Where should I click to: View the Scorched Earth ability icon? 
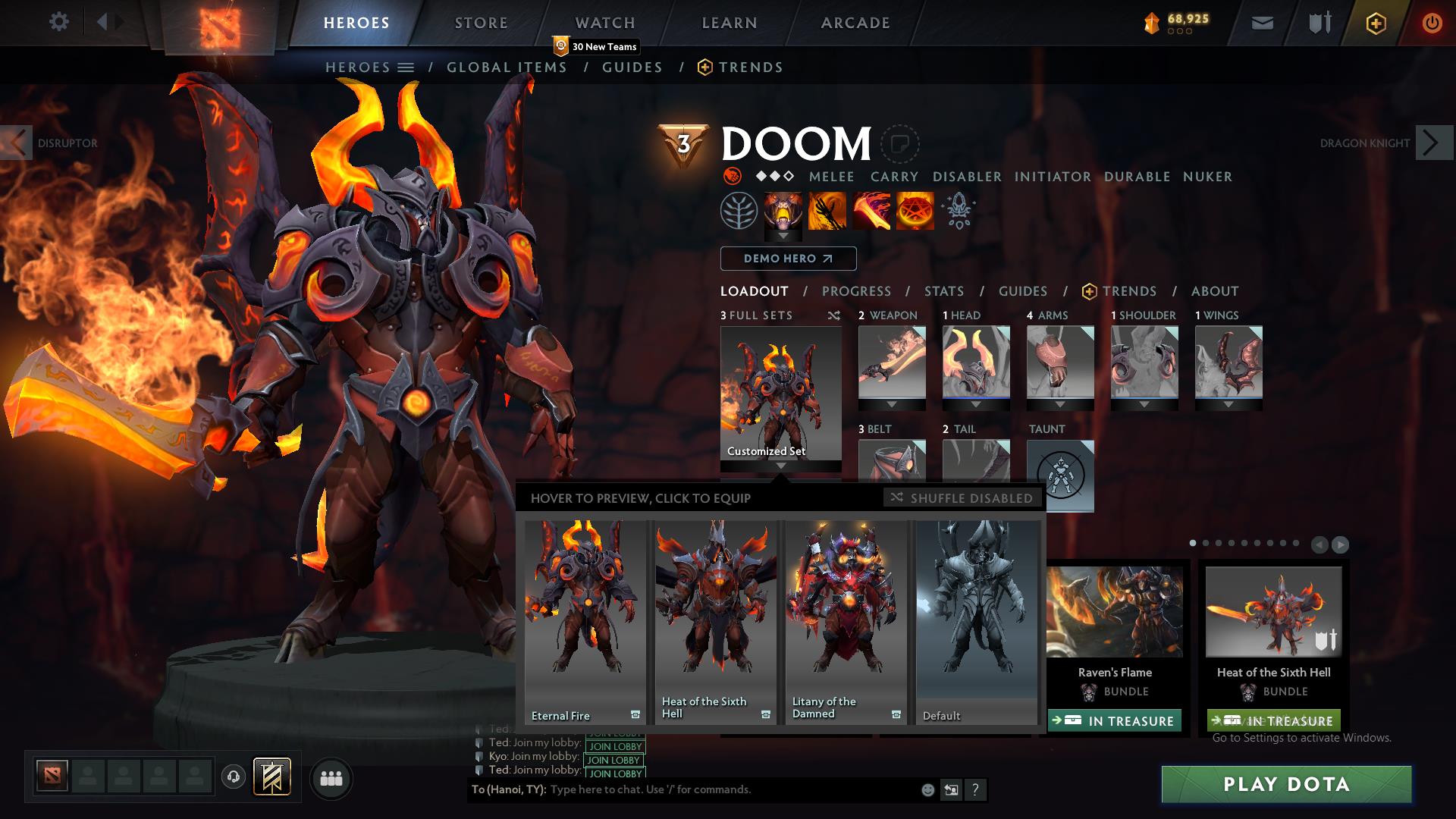point(827,211)
